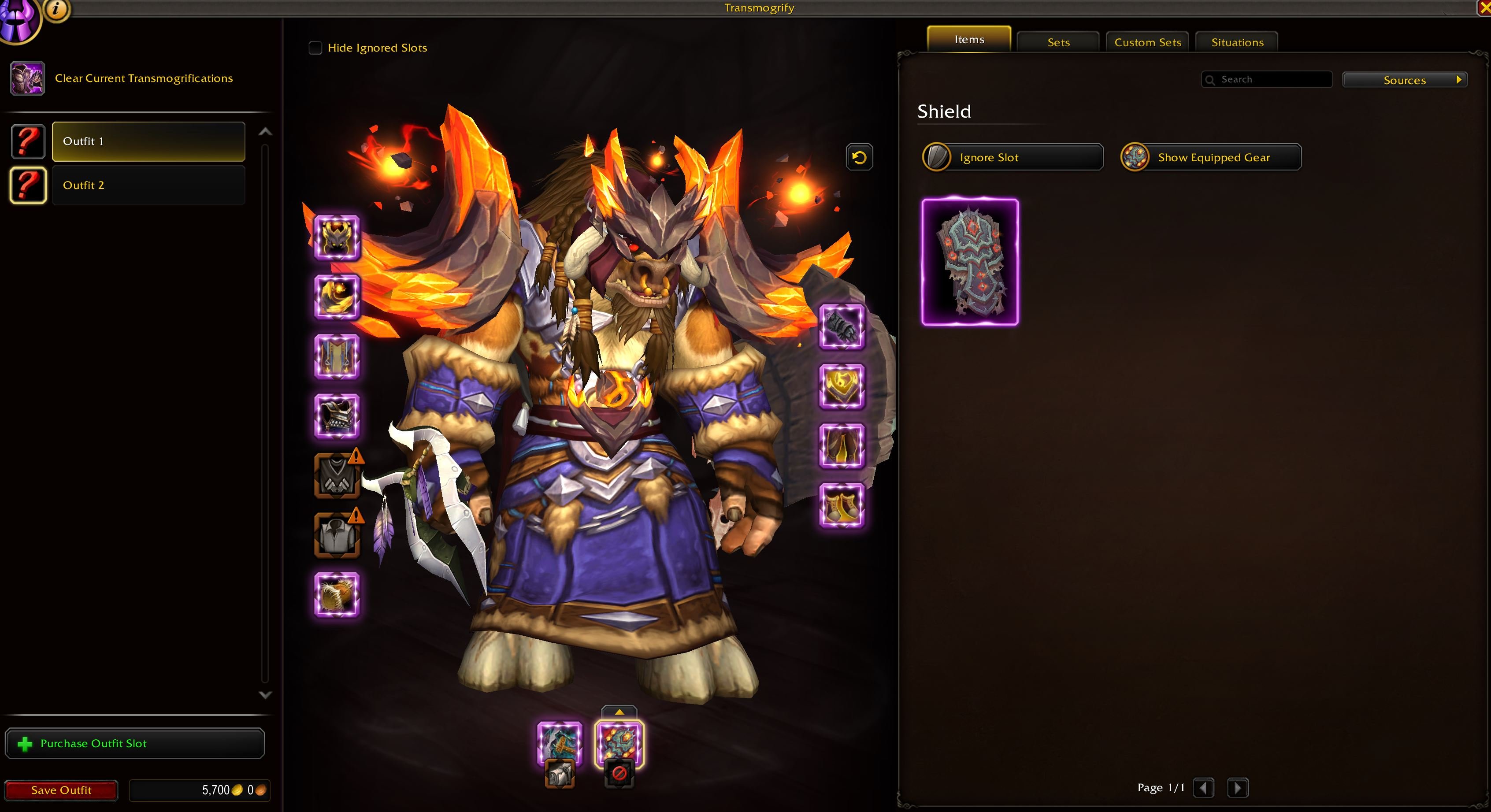Open the Custom Sets tab
This screenshot has height=812, width=1491.
(x=1147, y=42)
